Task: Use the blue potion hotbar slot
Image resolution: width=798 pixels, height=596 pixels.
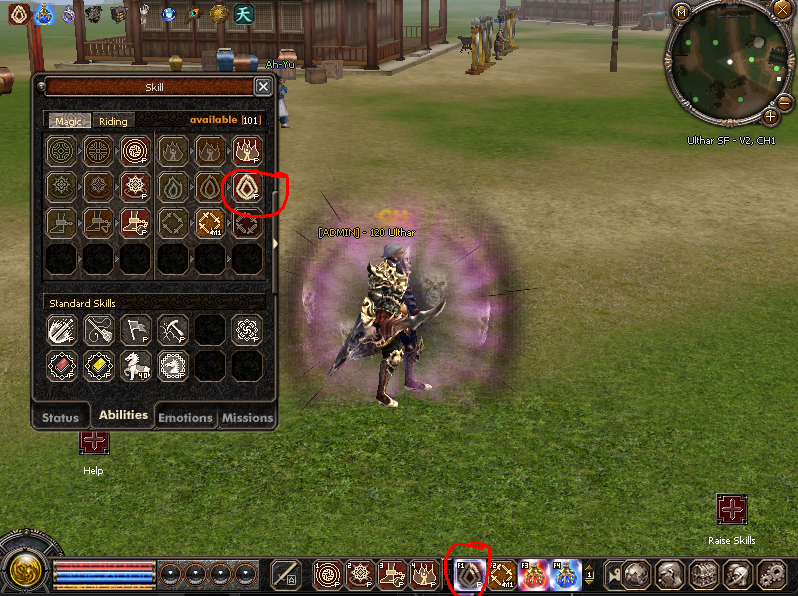Action: (566, 575)
